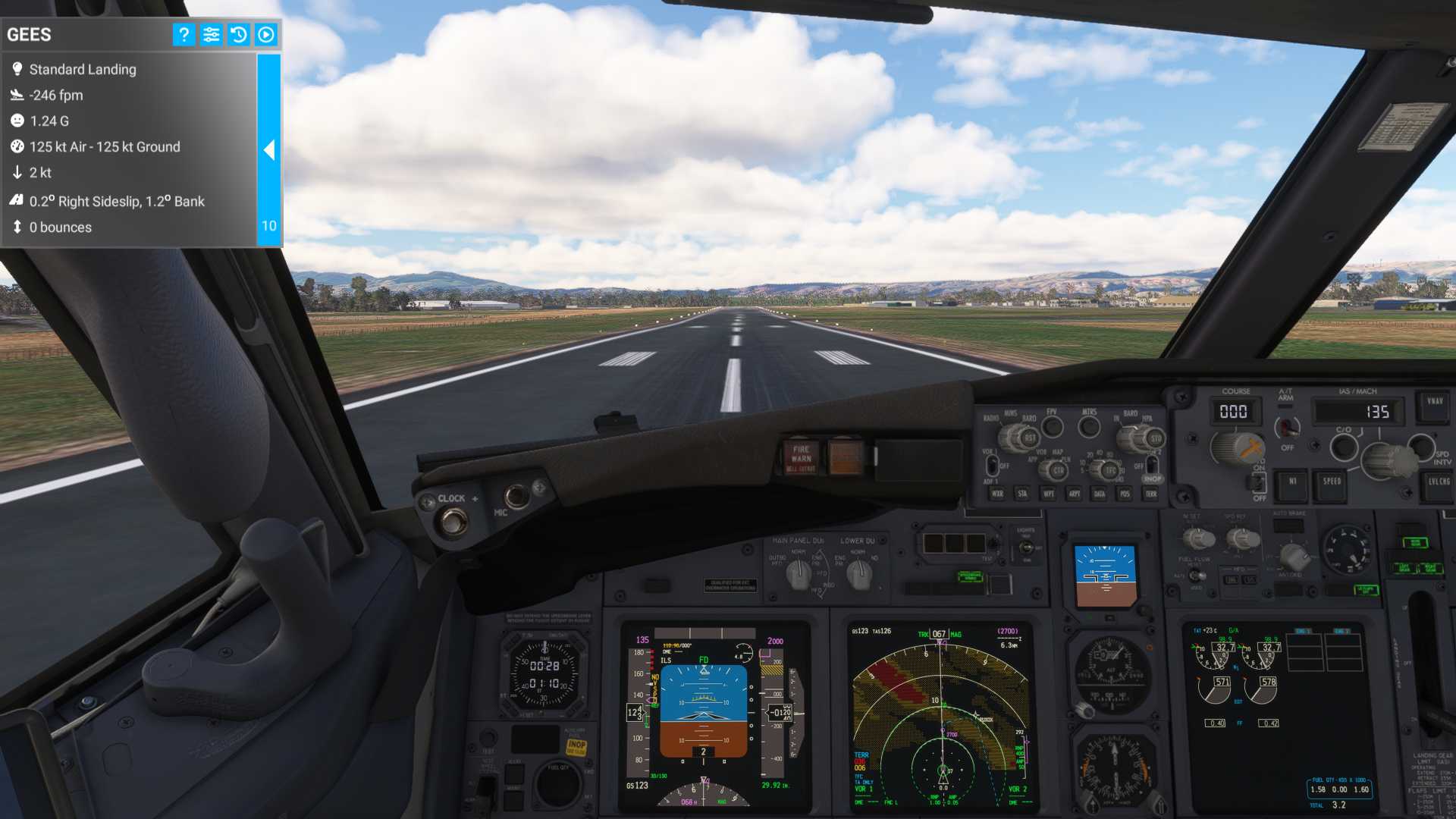
Task: Open the GEES help question mark
Action: click(x=184, y=34)
